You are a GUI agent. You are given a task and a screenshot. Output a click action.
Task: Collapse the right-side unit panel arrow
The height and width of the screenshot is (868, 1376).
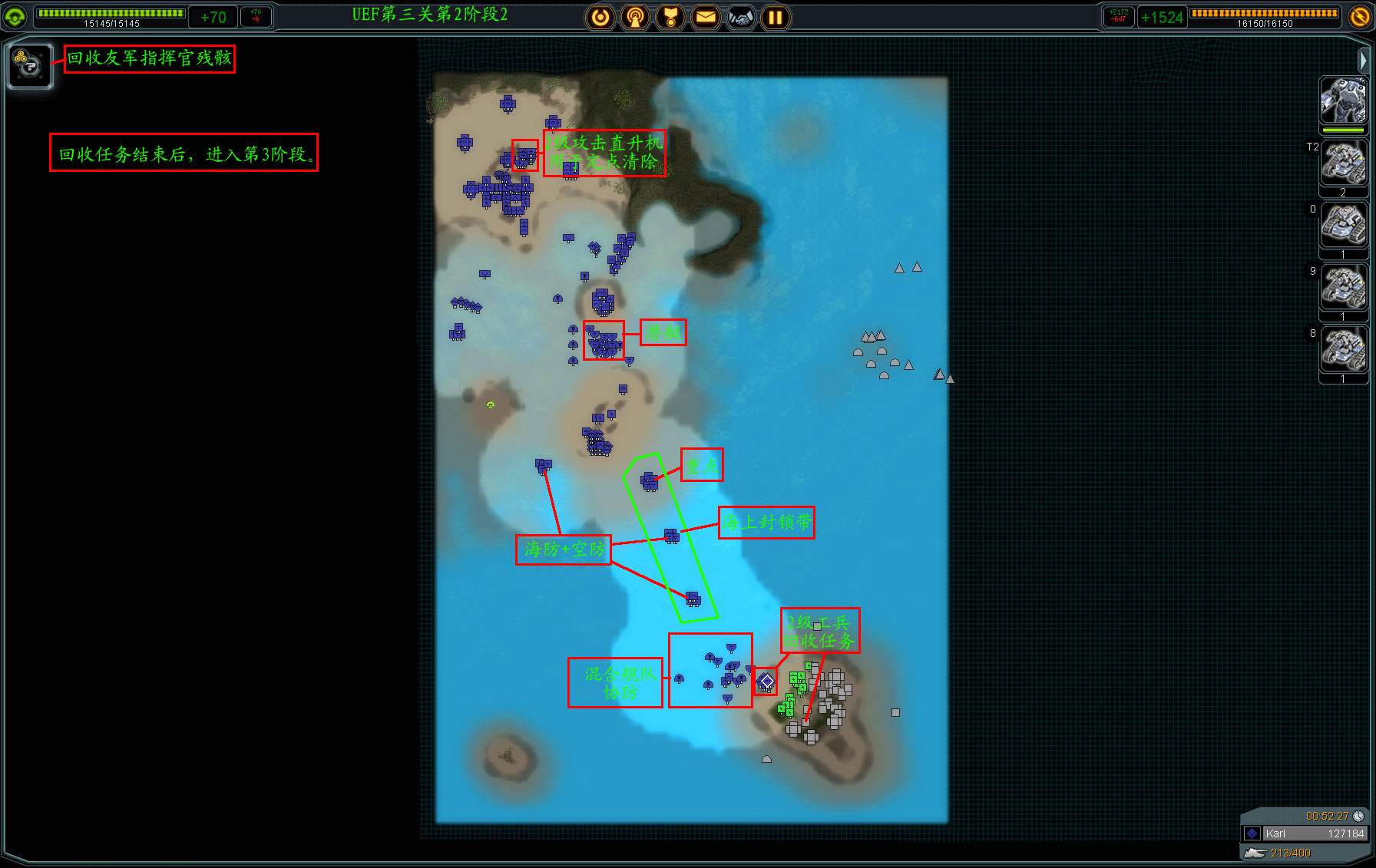click(1363, 59)
